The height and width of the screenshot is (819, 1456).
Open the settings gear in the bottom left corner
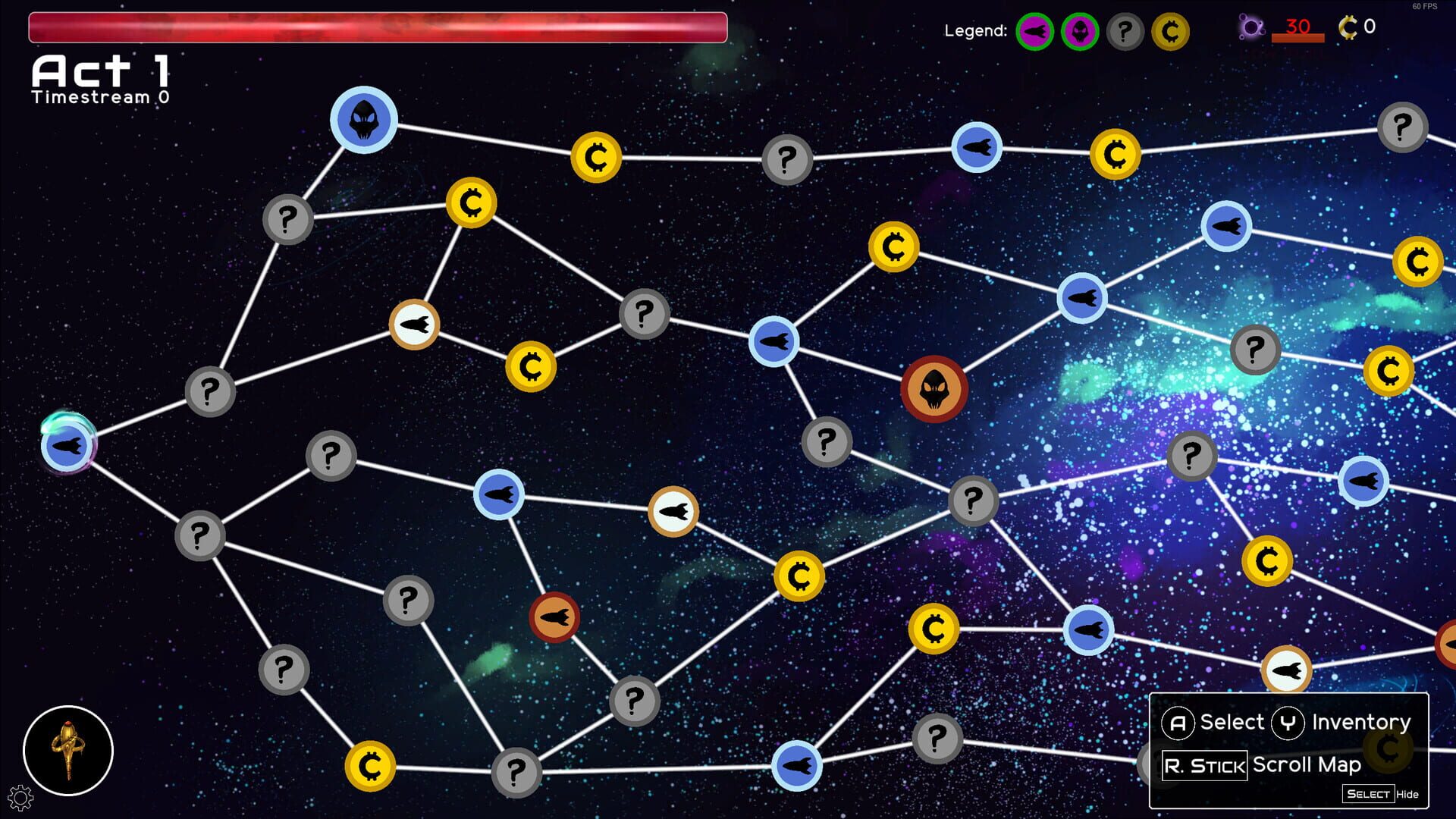(22, 798)
